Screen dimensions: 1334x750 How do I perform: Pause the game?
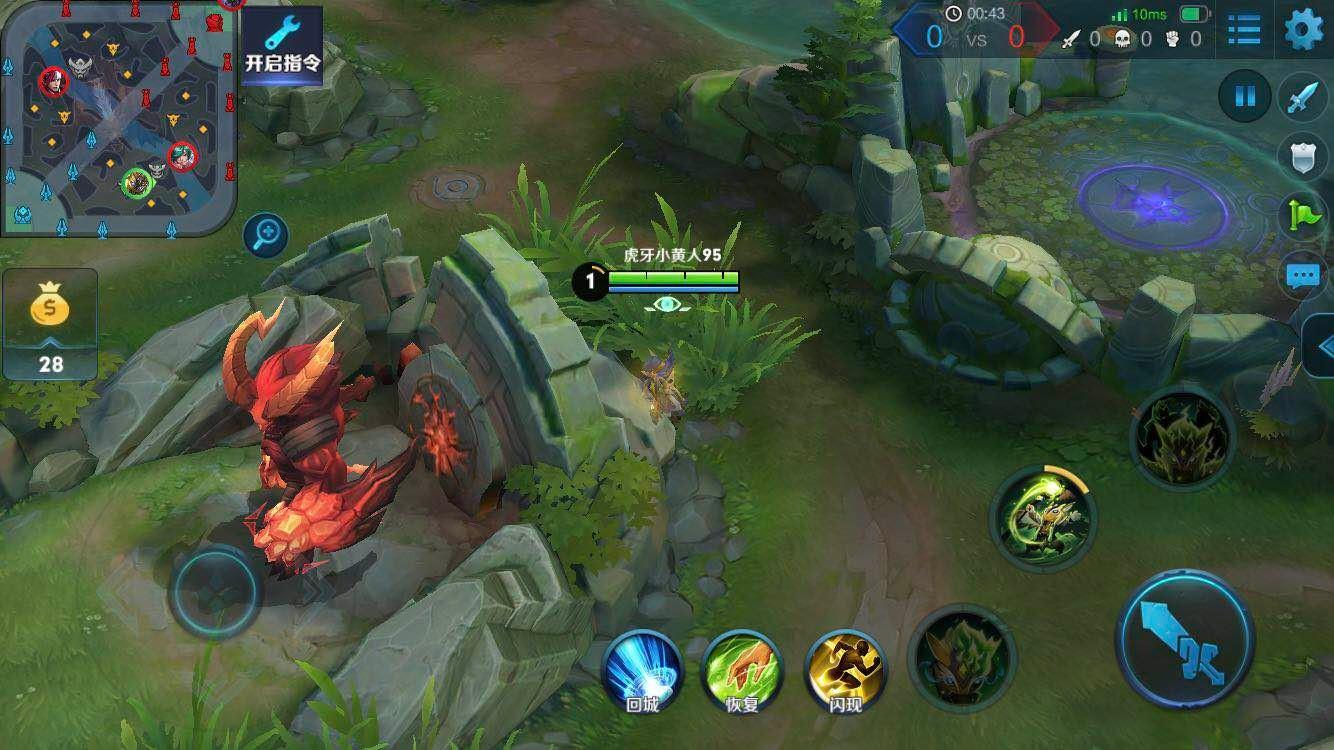[x=1245, y=97]
